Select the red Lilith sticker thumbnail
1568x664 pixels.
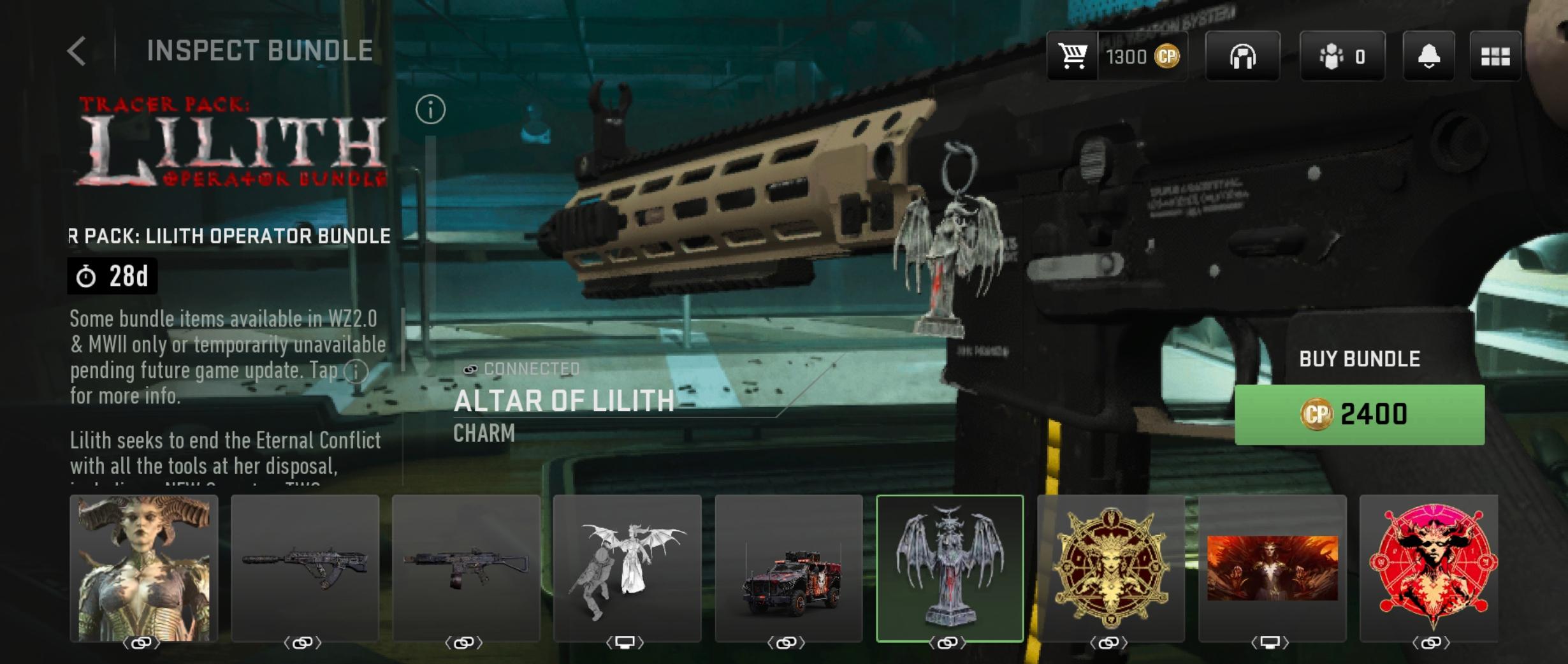[x=1429, y=568]
